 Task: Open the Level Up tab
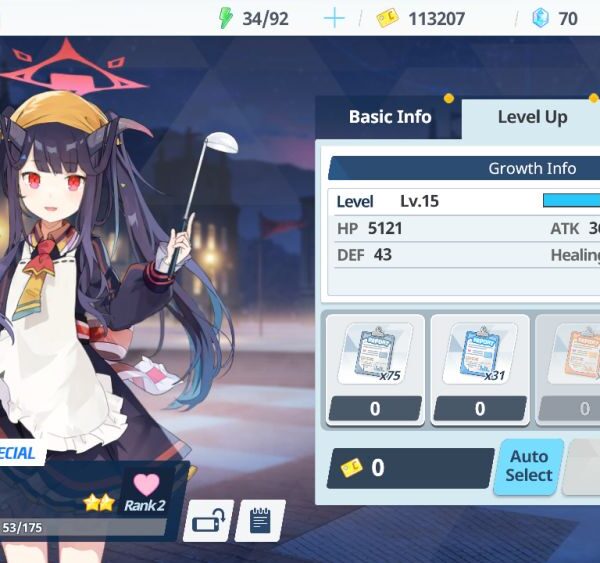click(532, 117)
